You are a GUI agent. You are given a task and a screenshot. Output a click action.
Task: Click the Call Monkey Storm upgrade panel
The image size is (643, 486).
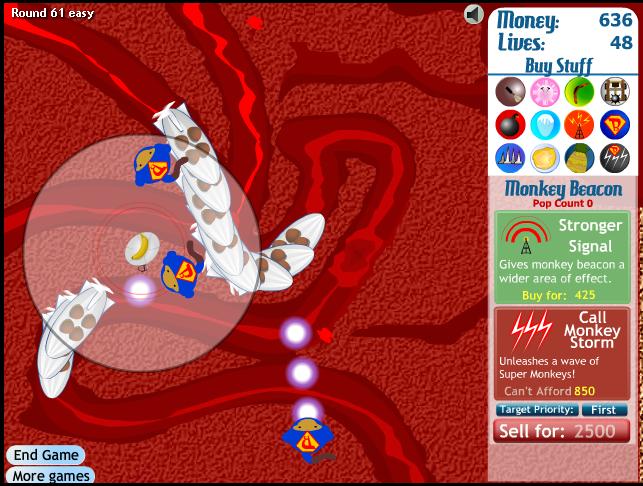[562, 353]
